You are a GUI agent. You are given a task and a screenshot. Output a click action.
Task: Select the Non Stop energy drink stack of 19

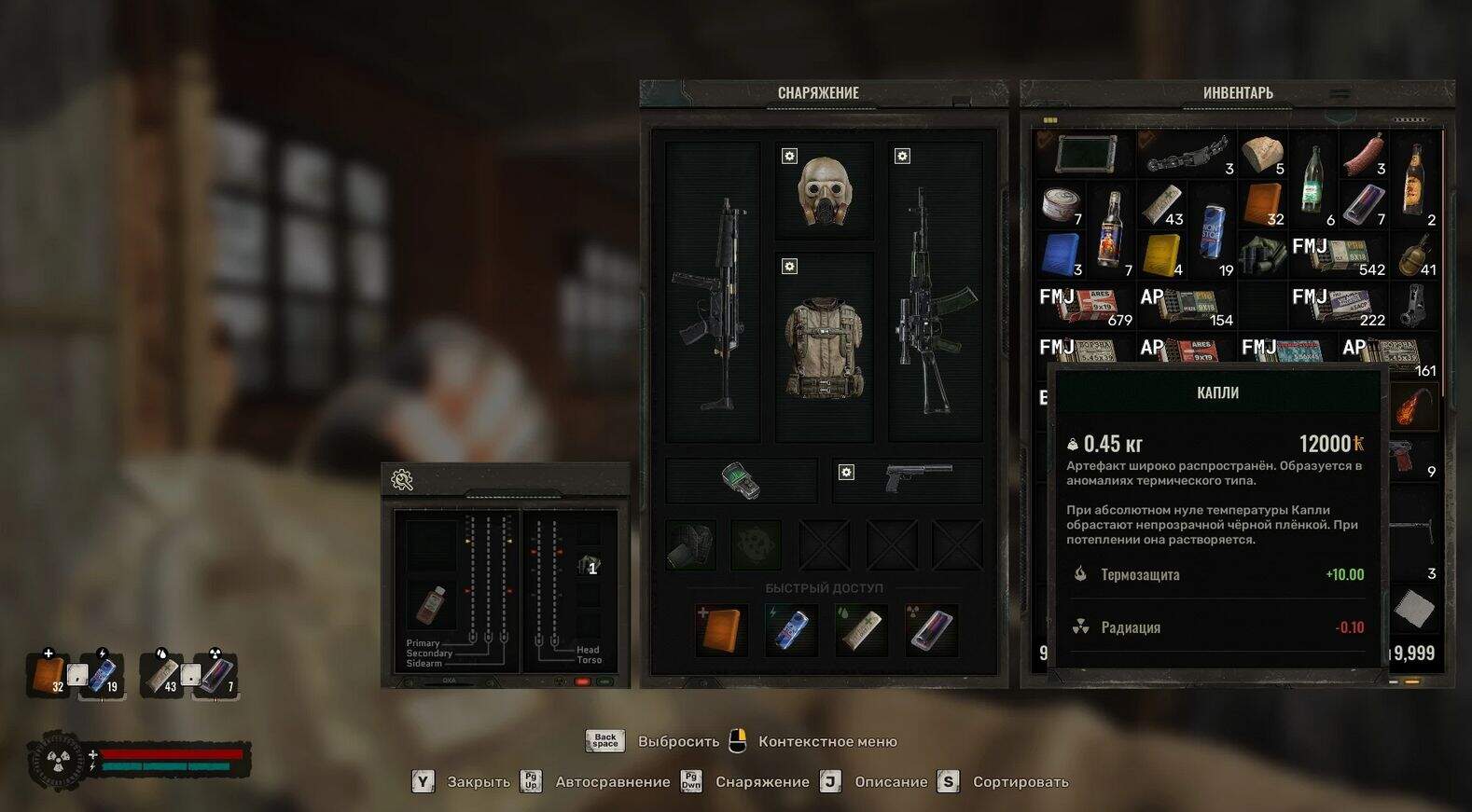1212,228
